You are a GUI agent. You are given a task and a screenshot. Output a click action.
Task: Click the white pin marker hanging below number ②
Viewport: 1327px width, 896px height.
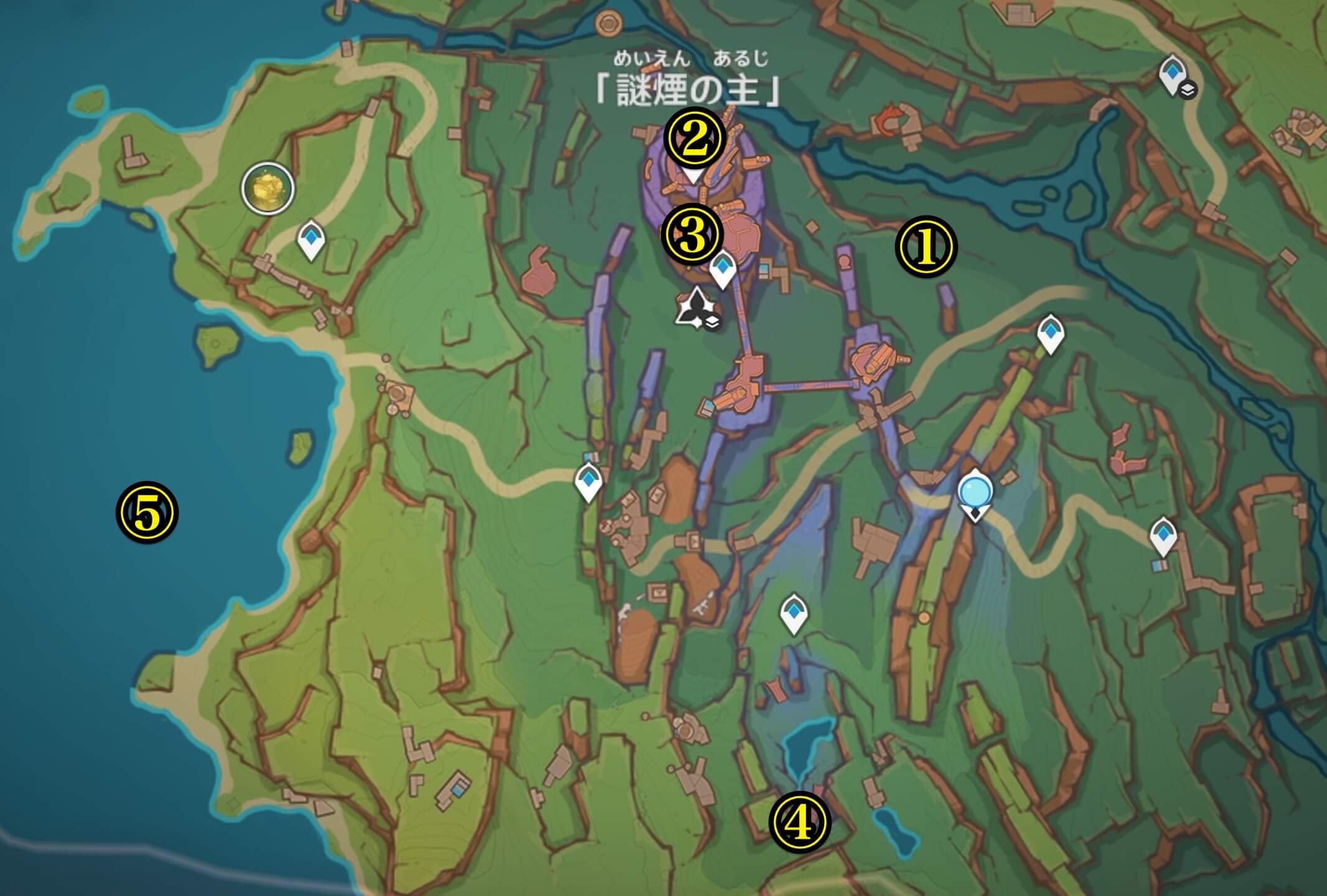point(693,177)
